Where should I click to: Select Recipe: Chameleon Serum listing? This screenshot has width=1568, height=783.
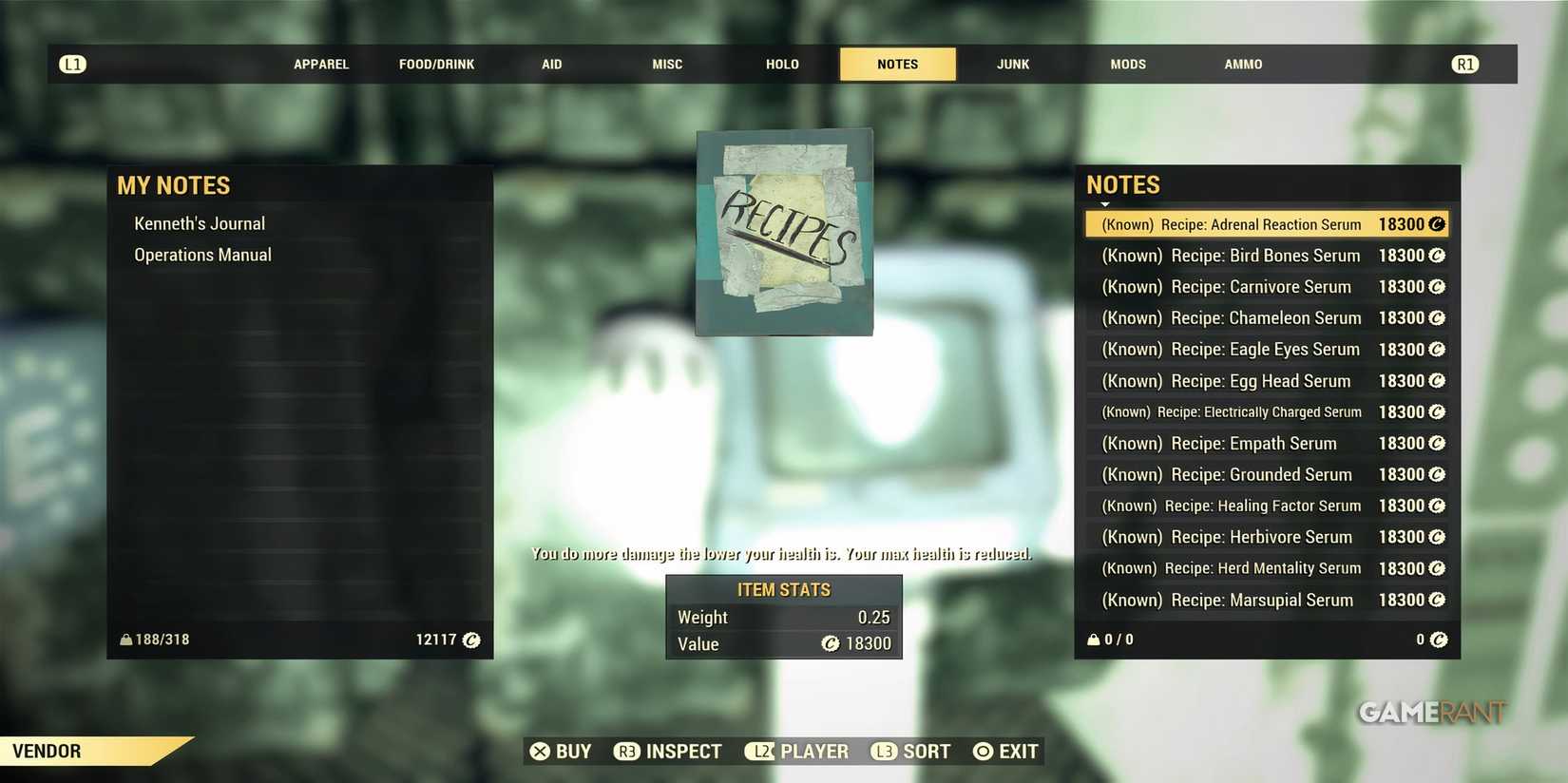click(1232, 317)
